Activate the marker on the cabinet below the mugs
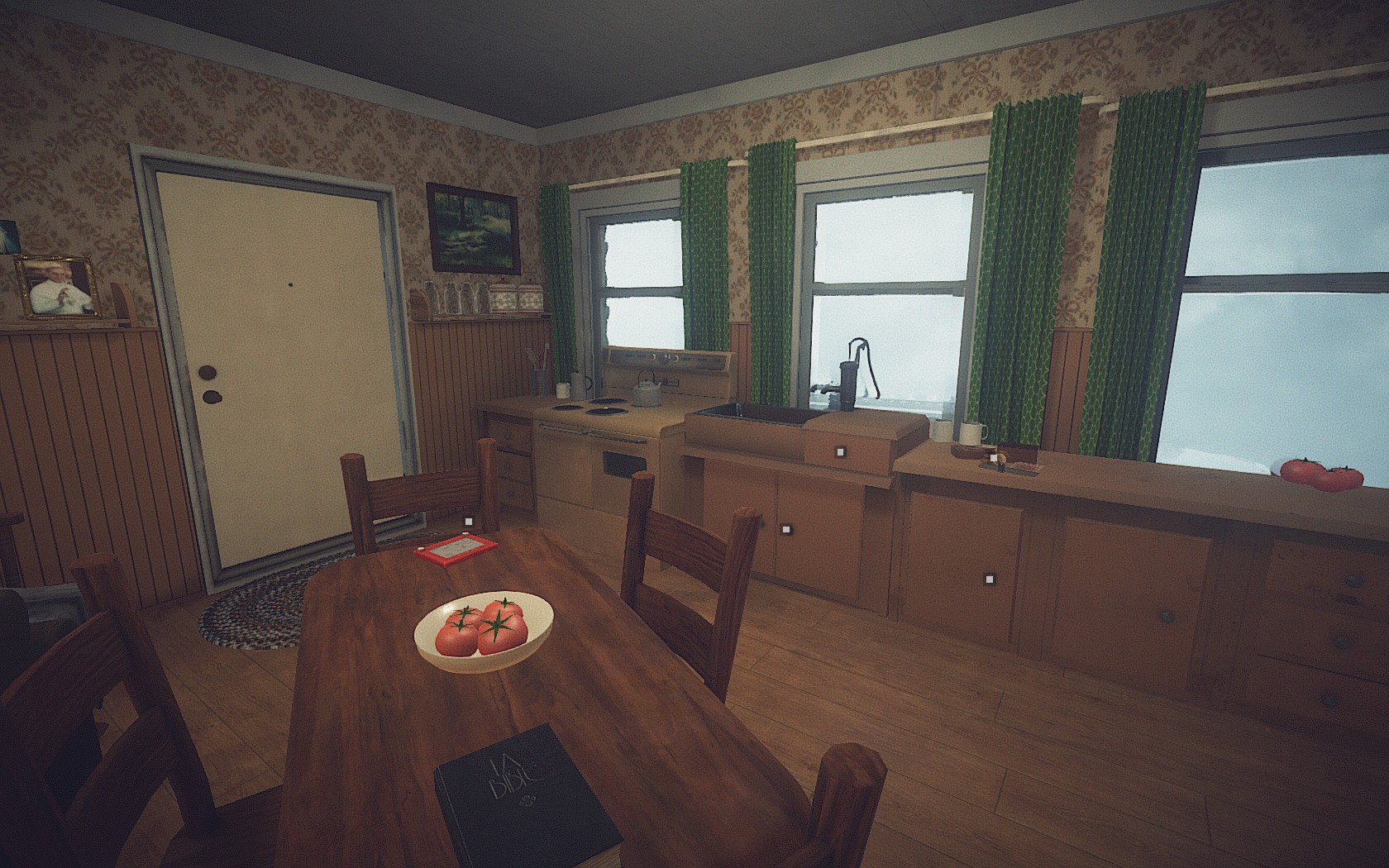Screen dimensions: 1389x868 point(987,577)
